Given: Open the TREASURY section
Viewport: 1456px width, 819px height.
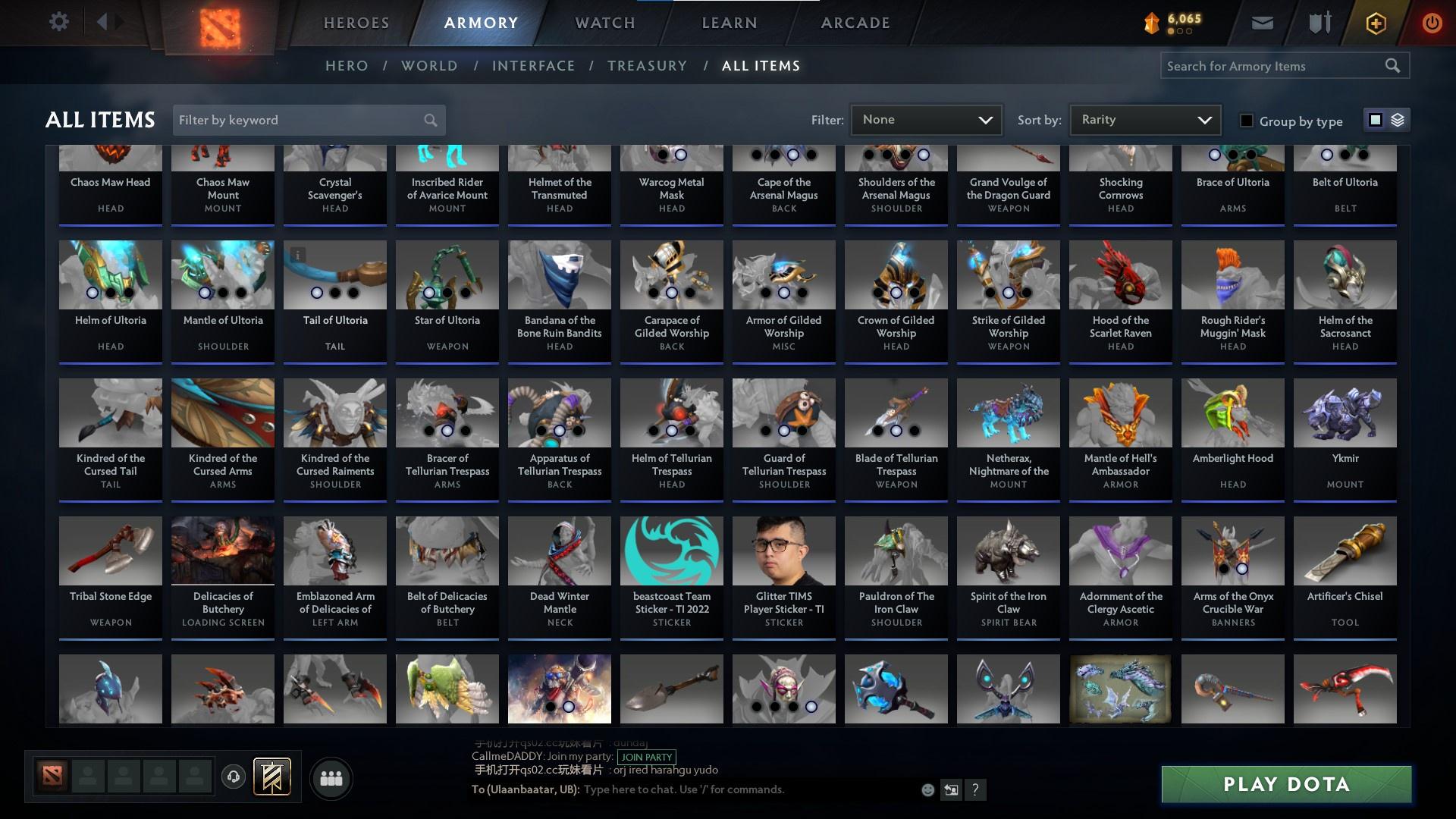Looking at the screenshot, I should [x=647, y=66].
